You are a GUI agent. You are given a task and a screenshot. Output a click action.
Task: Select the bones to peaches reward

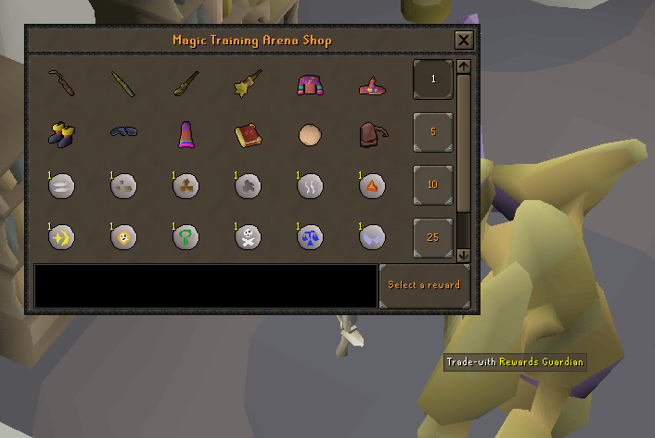[x=310, y=133]
